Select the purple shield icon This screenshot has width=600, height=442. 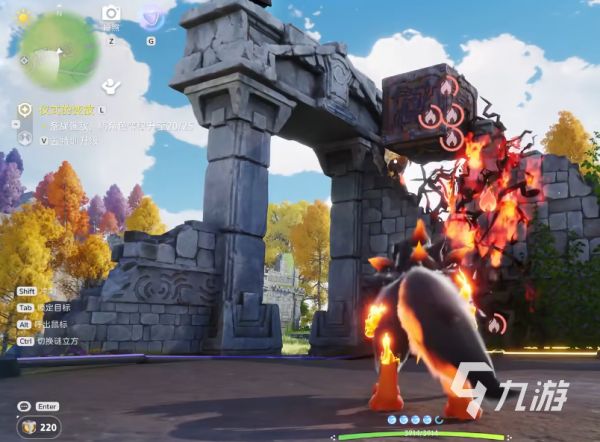pyautogui.click(x=152, y=16)
